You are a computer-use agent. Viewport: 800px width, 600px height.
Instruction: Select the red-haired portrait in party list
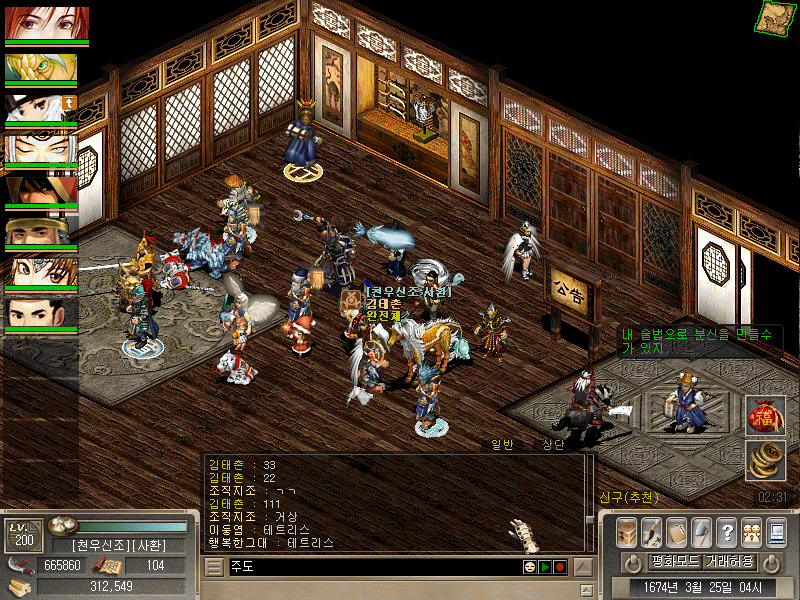click(x=47, y=23)
